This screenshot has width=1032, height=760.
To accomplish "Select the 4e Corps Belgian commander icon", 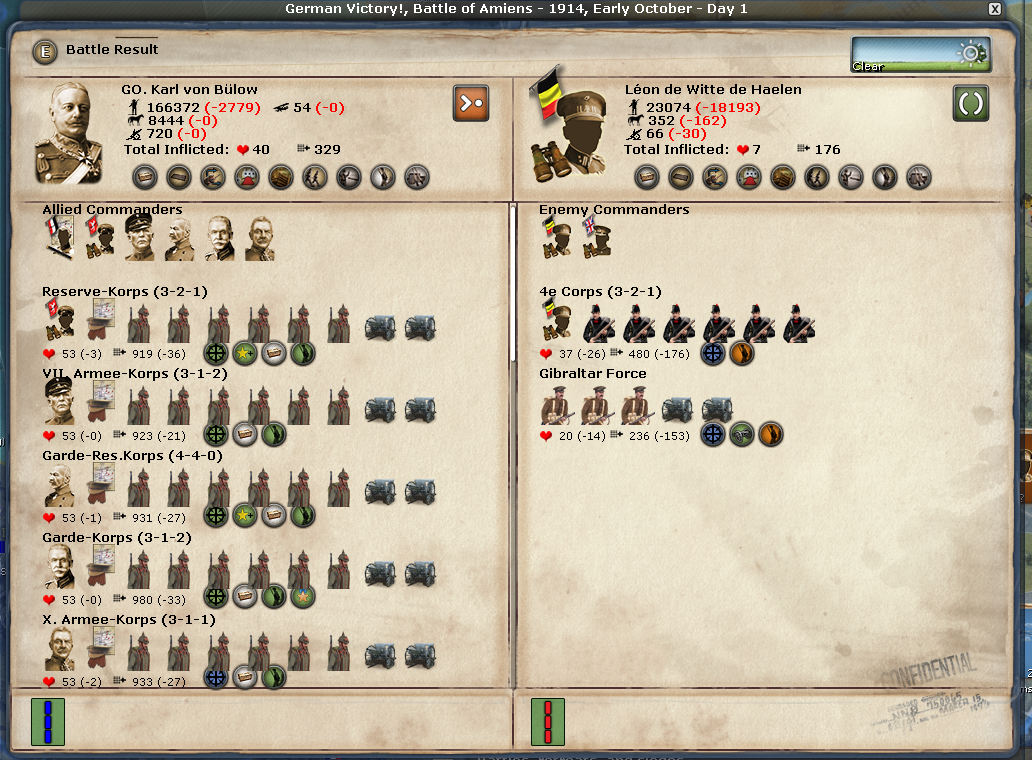I will click(558, 322).
